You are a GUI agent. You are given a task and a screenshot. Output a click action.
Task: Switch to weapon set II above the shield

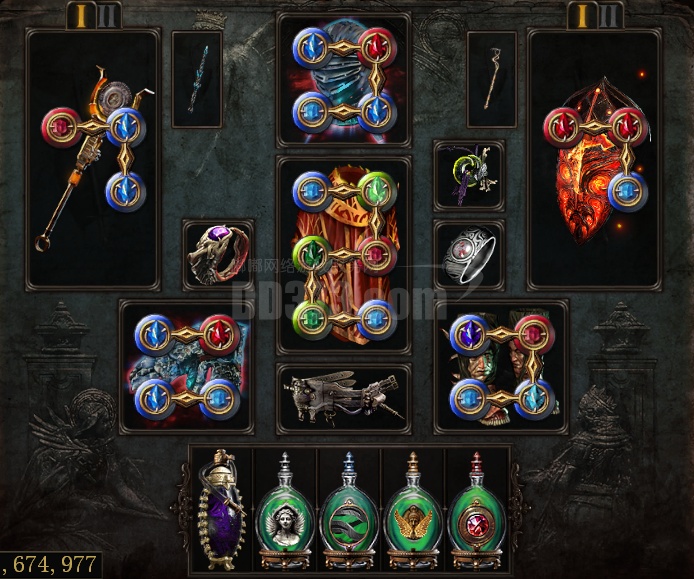[609, 15]
